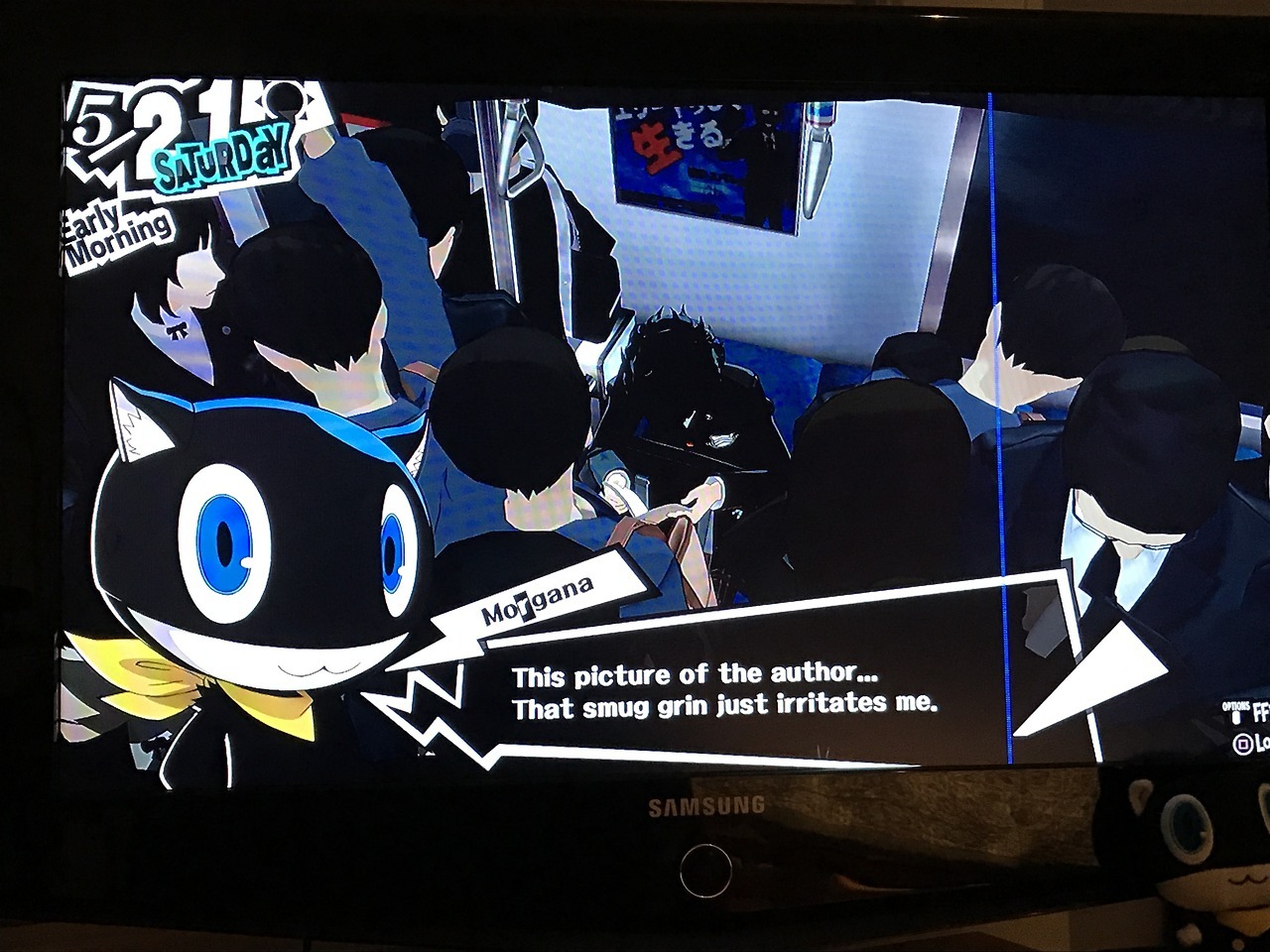Advance Morgana's dialogue text box
The height and width of the screenshot is (952, 1270).
(723, 690)
